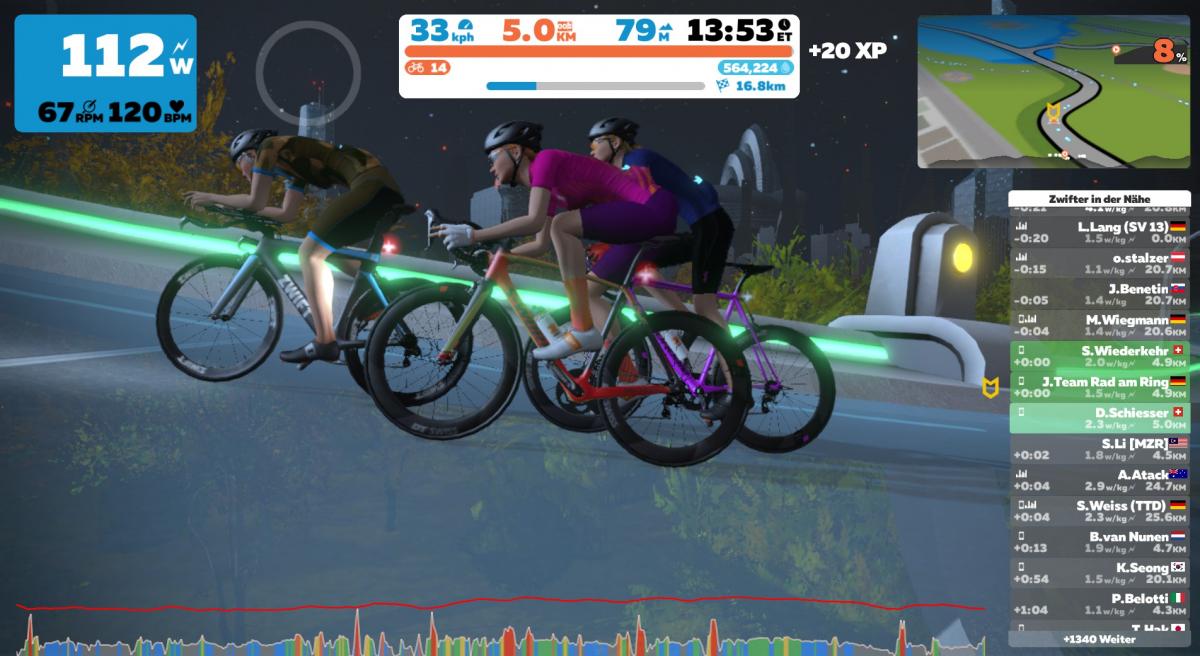Open the ride stats bar at top center
Viewport: 1200px width, 656px height.
pyautogui.click(x=598, y=56)
